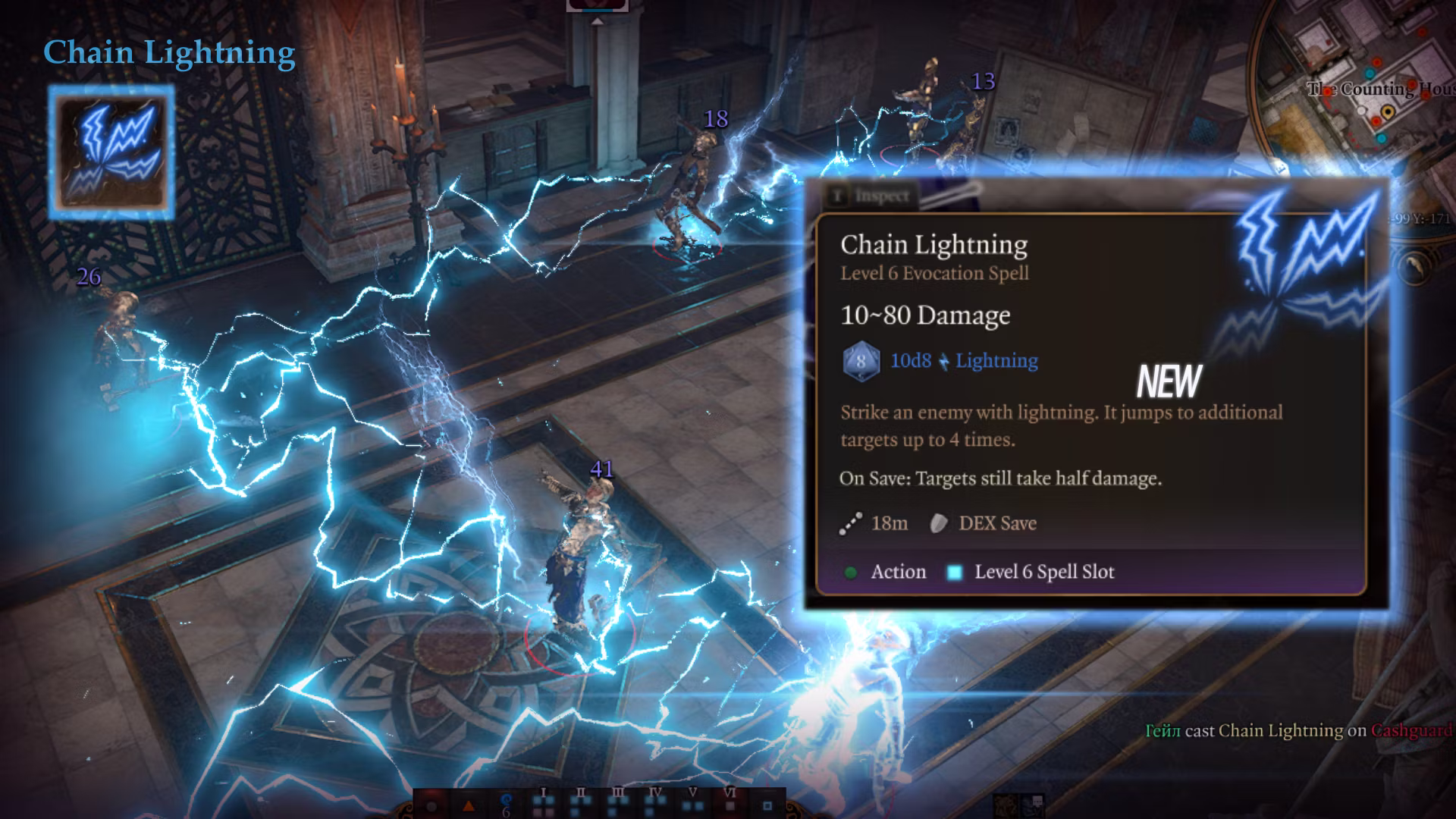This screenshot has height=819, width=1456.
Task: Choose the level VI spell slot filter
Action: pos(730,802)
